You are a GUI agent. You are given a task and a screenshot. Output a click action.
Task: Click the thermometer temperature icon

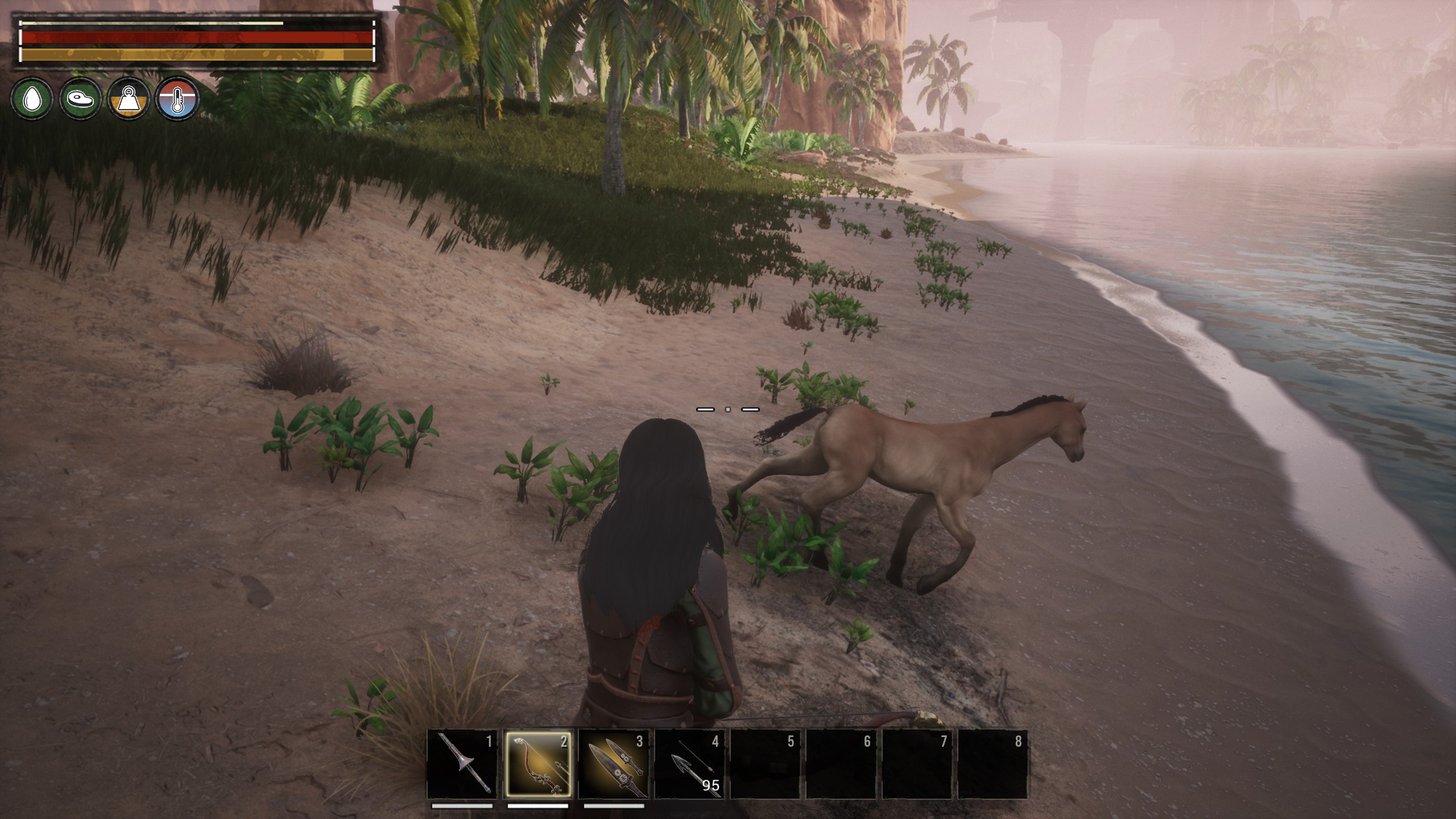tap(178, 99)
